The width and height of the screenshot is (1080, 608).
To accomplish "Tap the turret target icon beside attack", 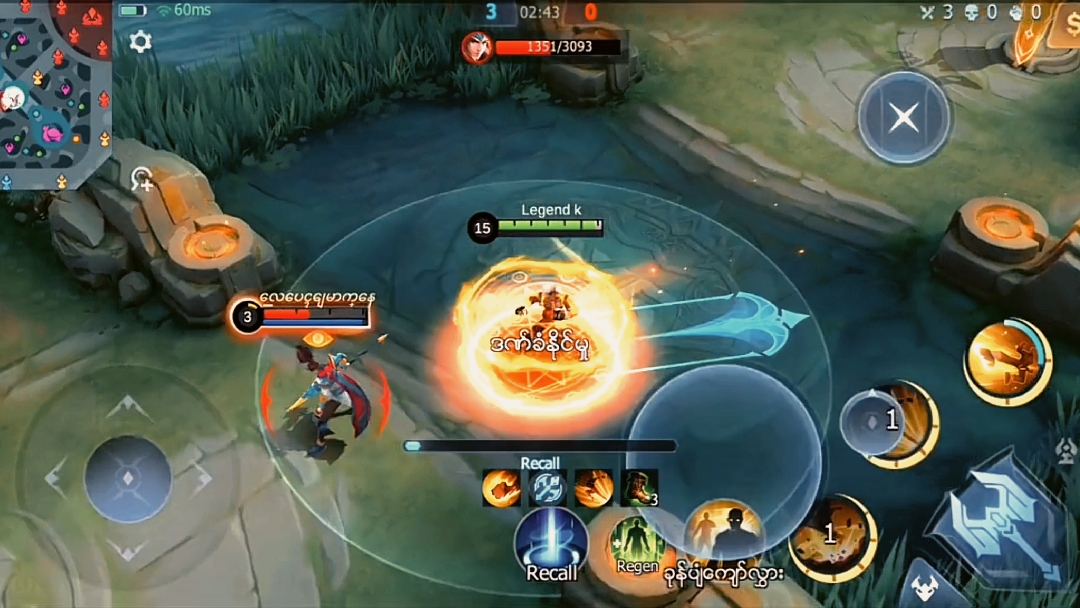I will point(1066,452).
